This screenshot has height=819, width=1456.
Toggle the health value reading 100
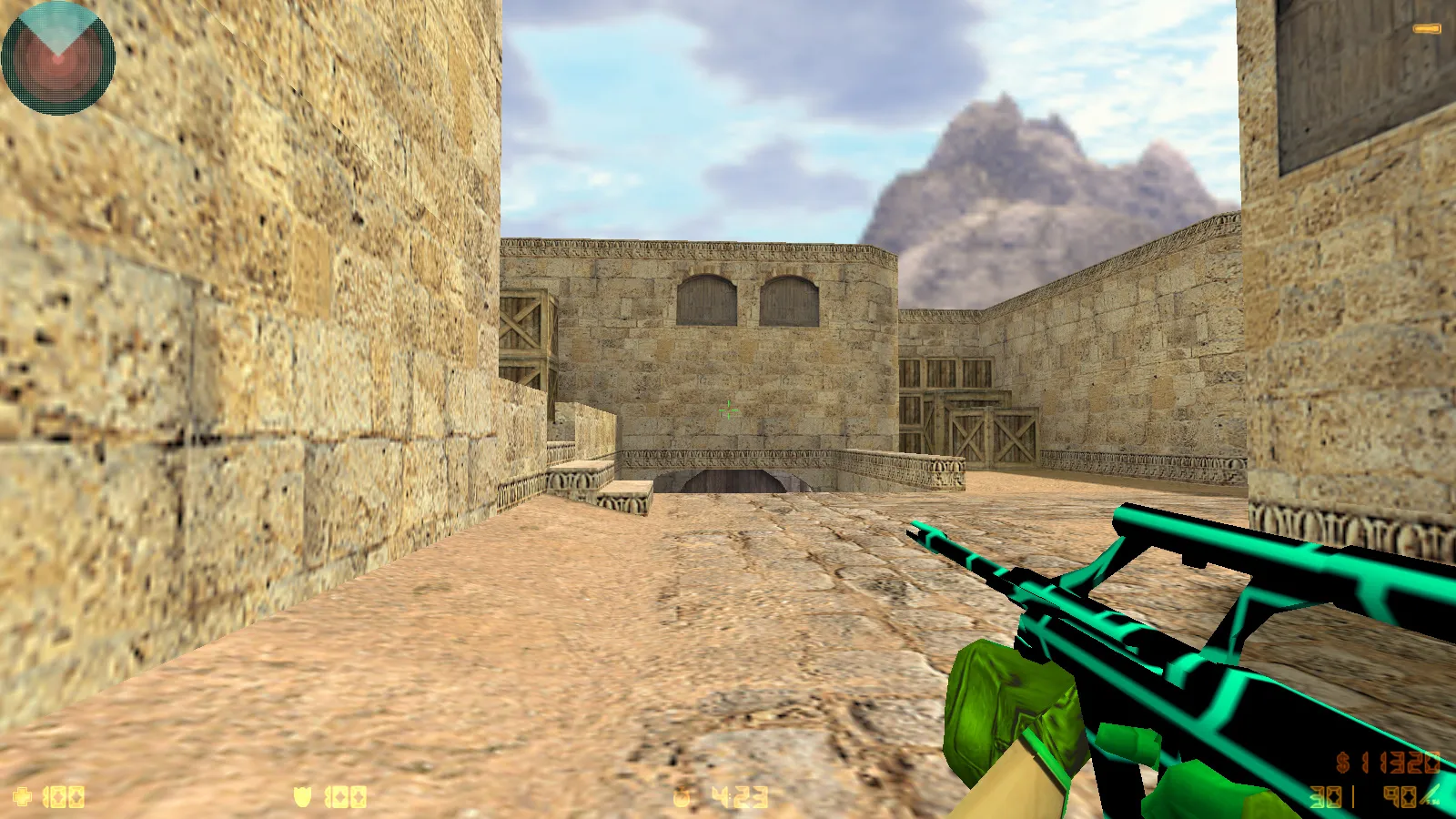(x=64, y=799)
